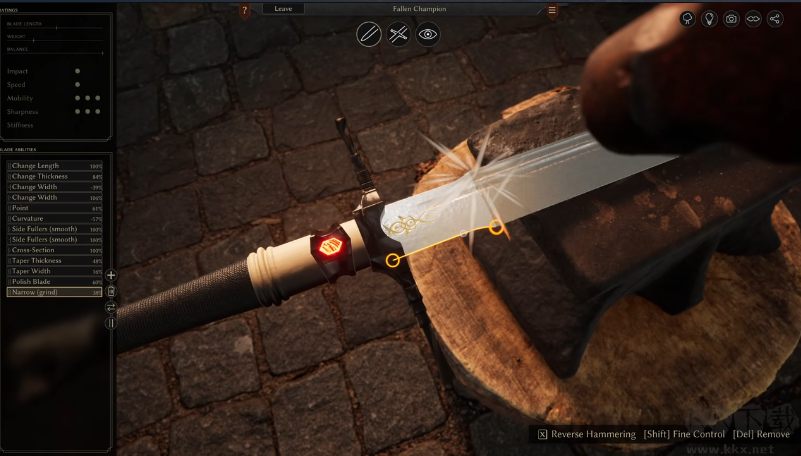The image size is (801, 456).
Task: Add a new blade ability with plus
Action: click(111, 275)
